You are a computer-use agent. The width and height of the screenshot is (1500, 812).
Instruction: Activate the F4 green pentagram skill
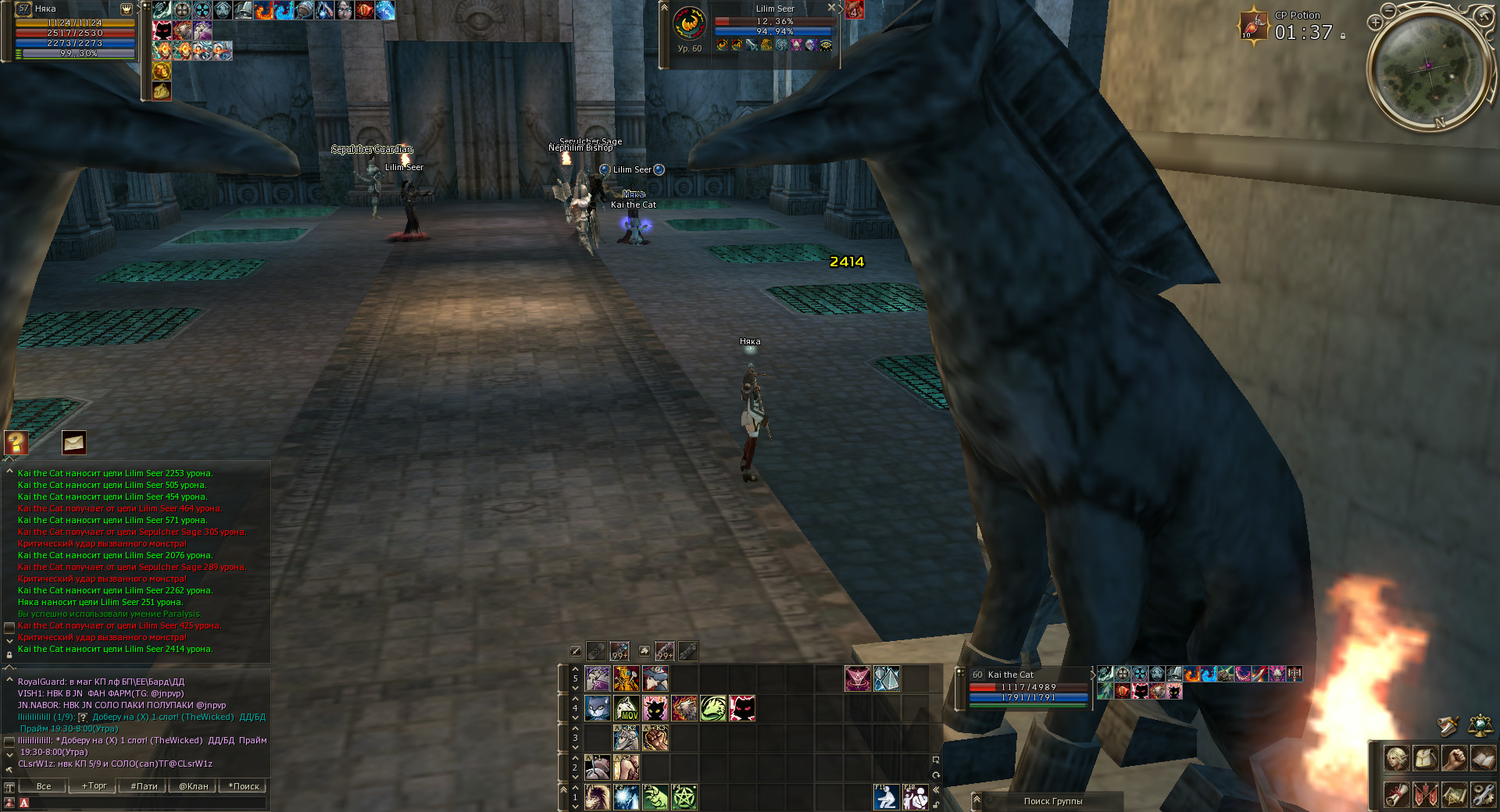[684, 797]
